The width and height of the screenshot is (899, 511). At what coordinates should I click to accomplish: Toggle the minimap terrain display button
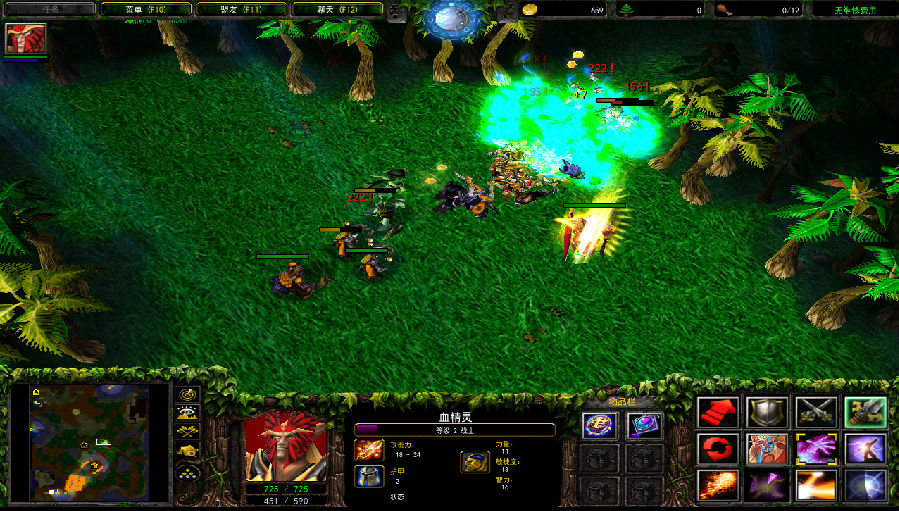click(x=187, y=412)
